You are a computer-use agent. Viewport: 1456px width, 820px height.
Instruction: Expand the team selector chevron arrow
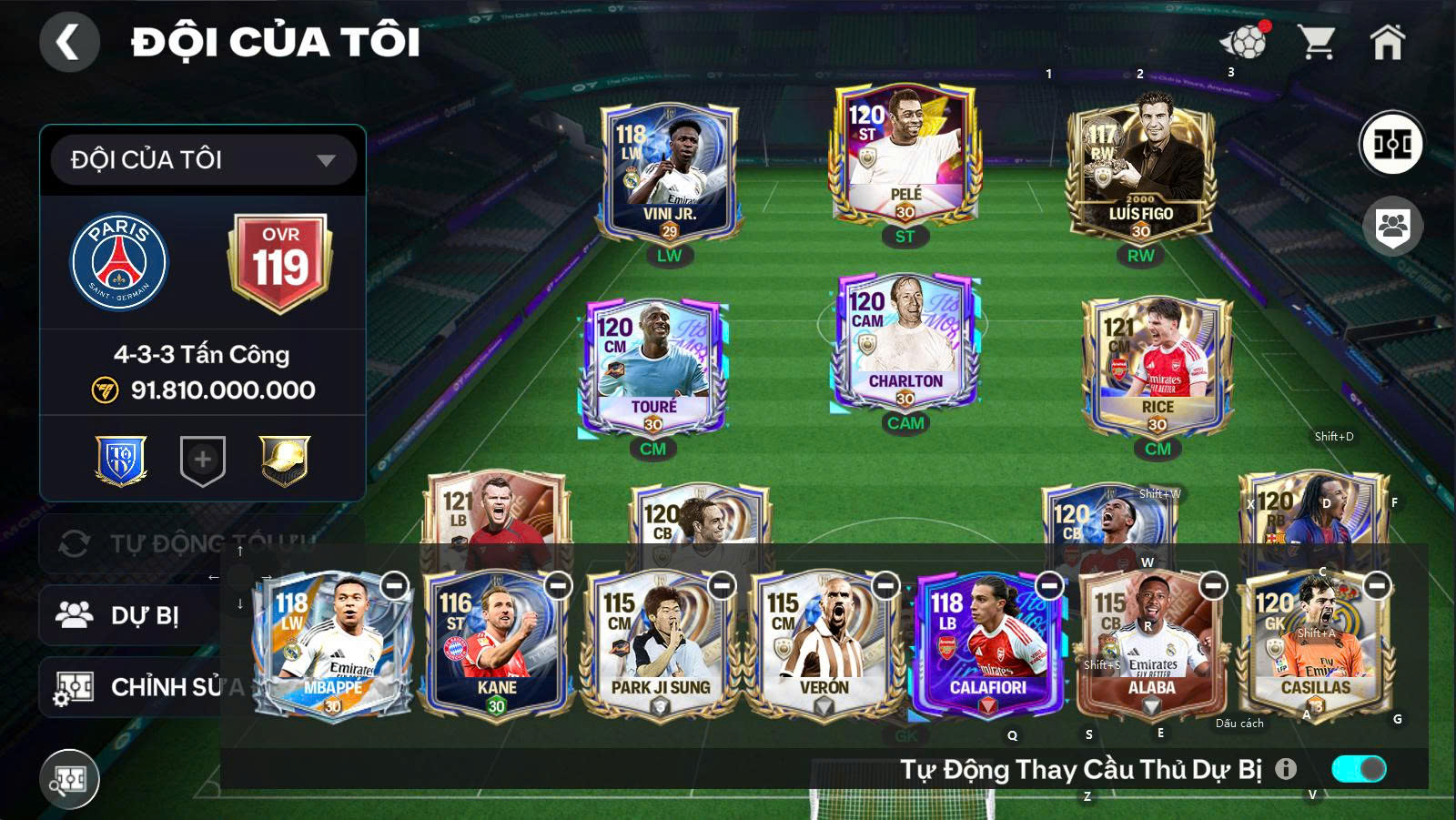click(x=328, y=159)
